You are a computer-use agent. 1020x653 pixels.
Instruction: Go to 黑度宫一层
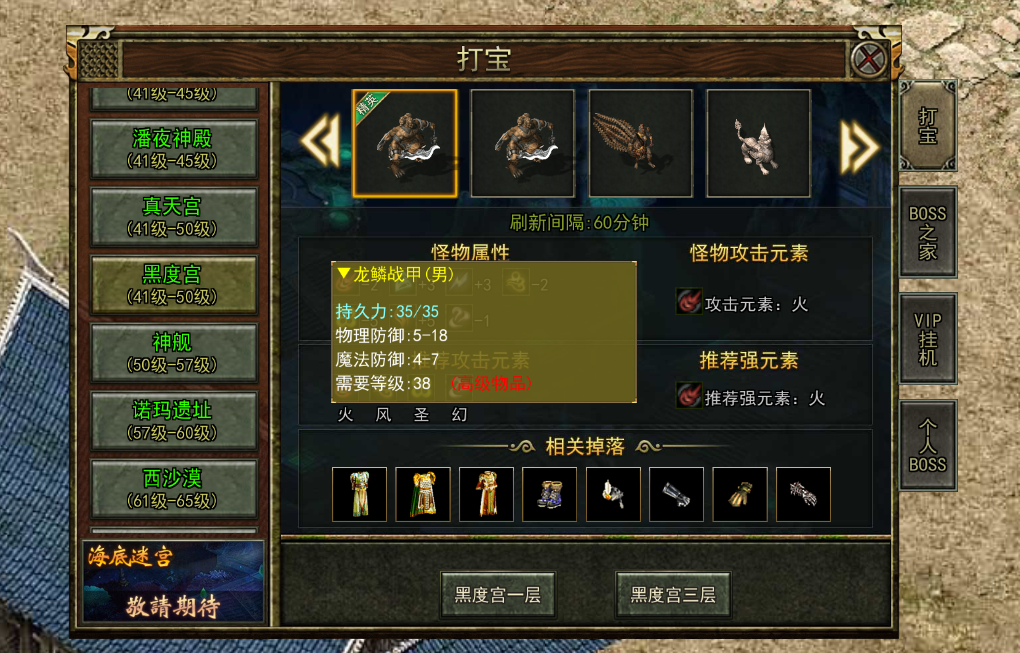(497, 595)
